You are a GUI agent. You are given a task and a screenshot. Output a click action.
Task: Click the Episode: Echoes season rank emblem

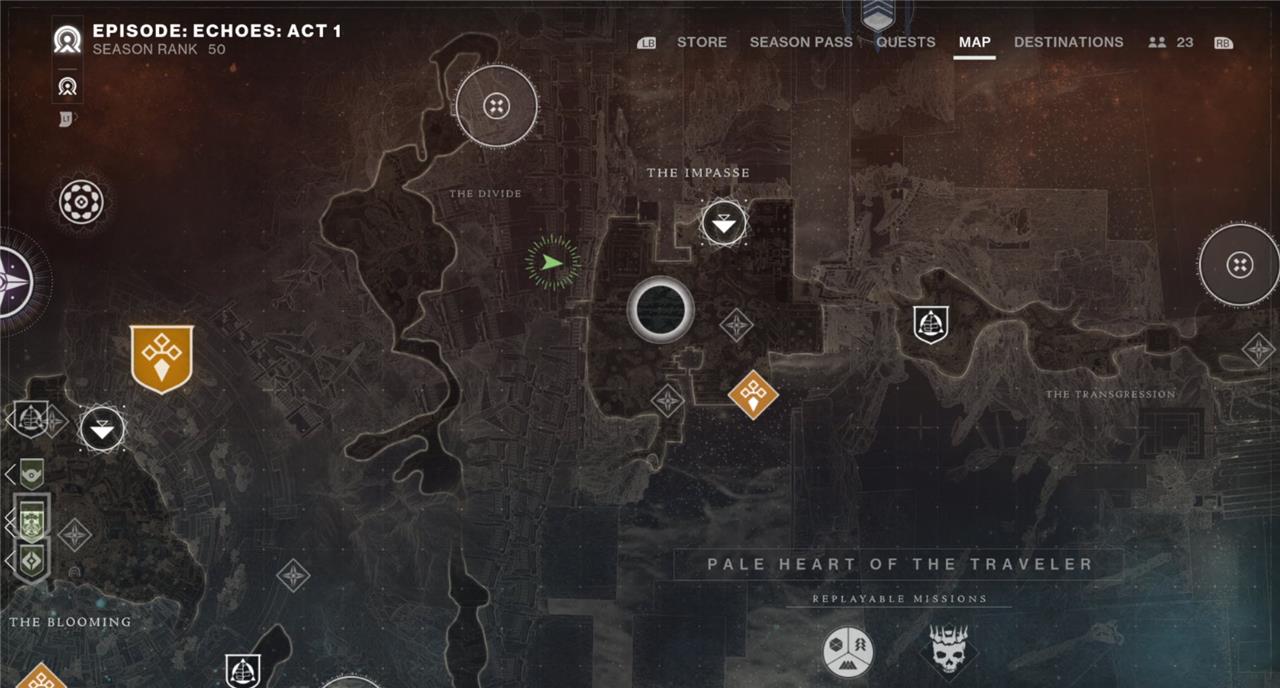pyautogui.click(x=68, y=40)
